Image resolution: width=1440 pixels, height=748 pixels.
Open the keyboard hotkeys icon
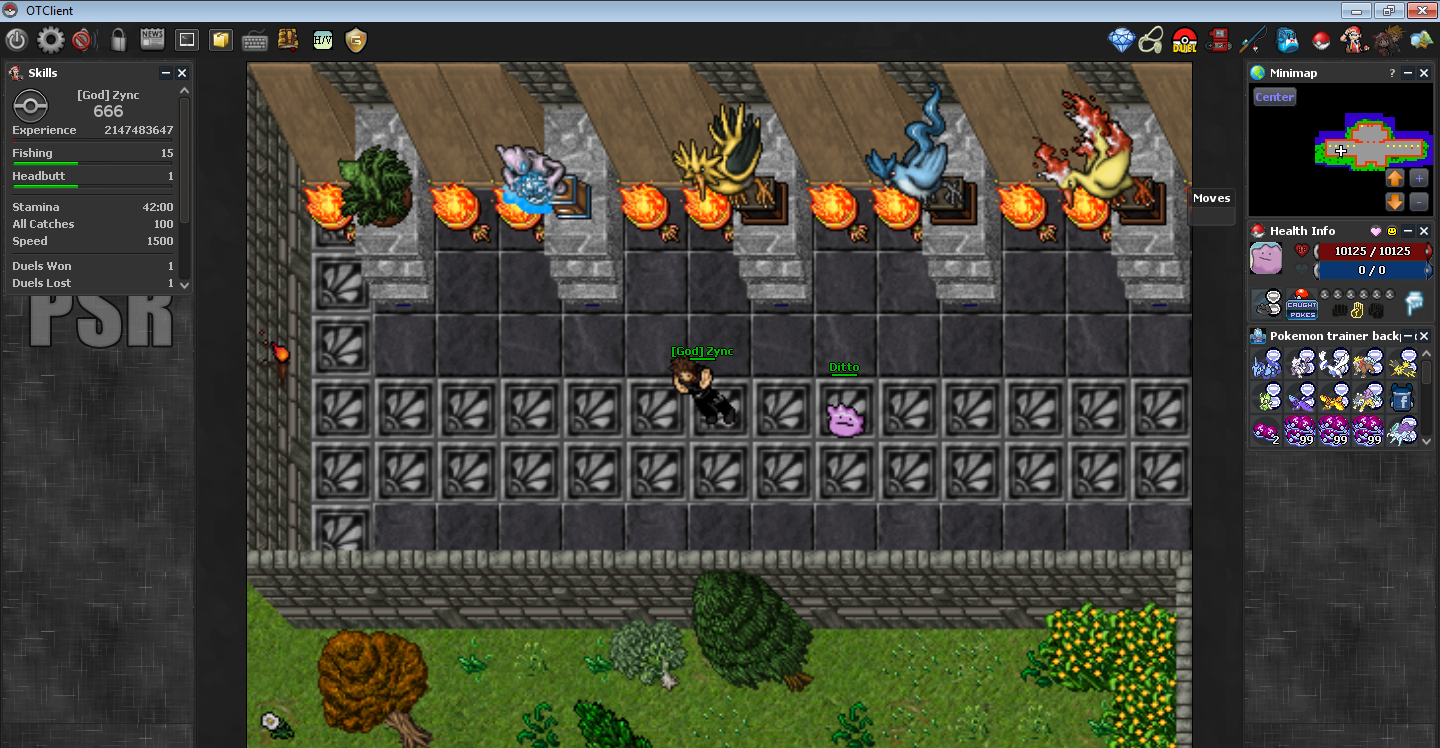pos(254,41)
